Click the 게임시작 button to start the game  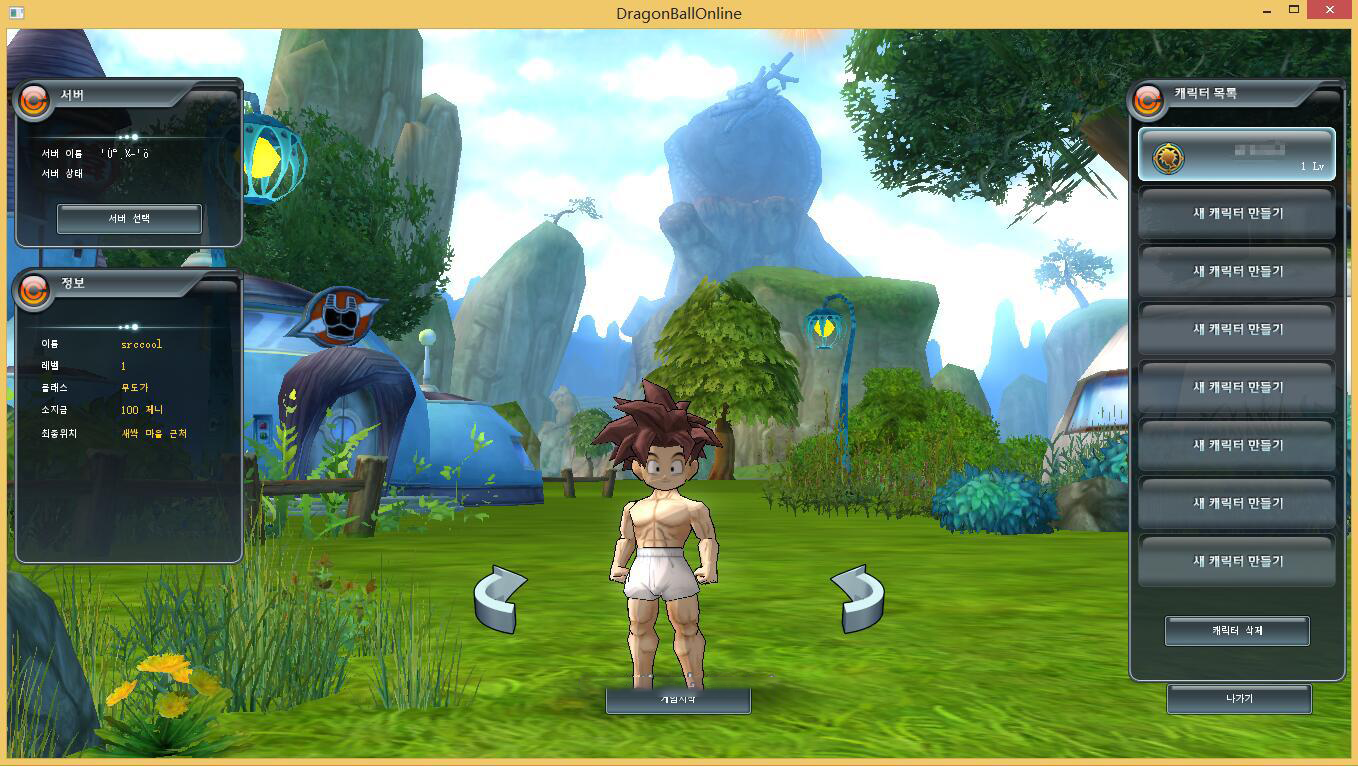tap(677, 700)
